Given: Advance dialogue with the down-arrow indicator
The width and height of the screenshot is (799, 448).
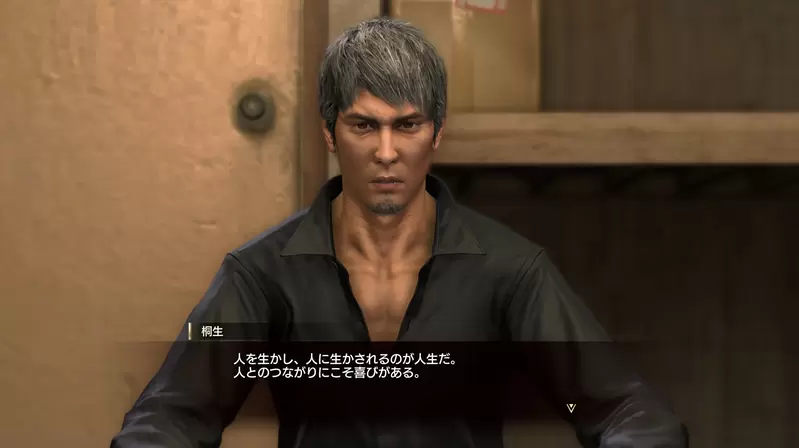Looking at the screenshot, I should [571, 407].
